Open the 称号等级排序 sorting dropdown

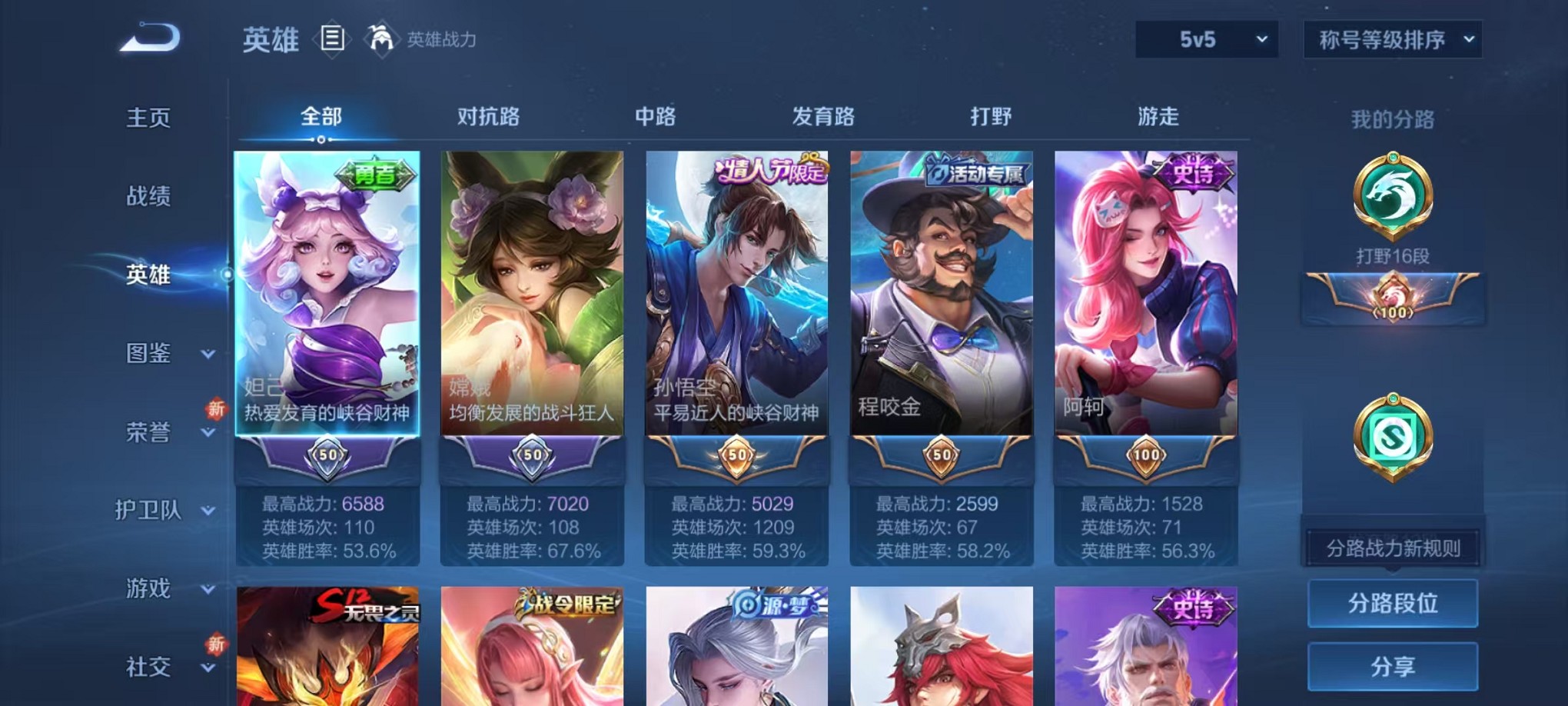point(1391,37)
